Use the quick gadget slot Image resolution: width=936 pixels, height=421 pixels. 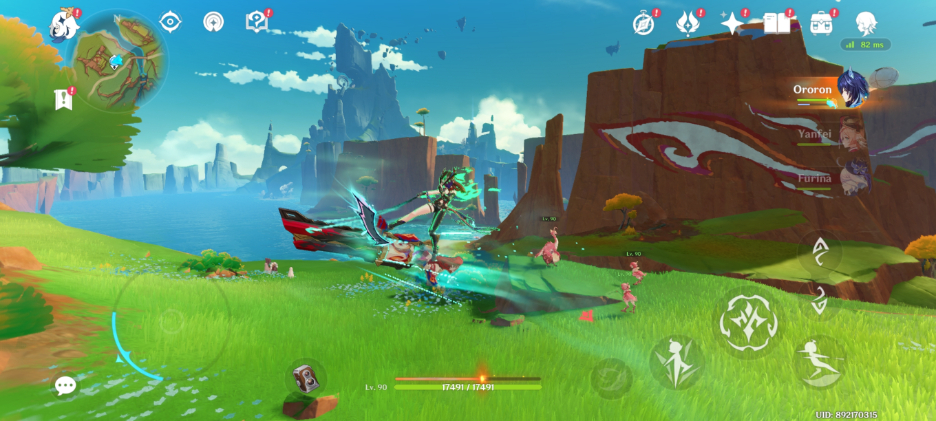pyautogui.click(x=305, y=377)
